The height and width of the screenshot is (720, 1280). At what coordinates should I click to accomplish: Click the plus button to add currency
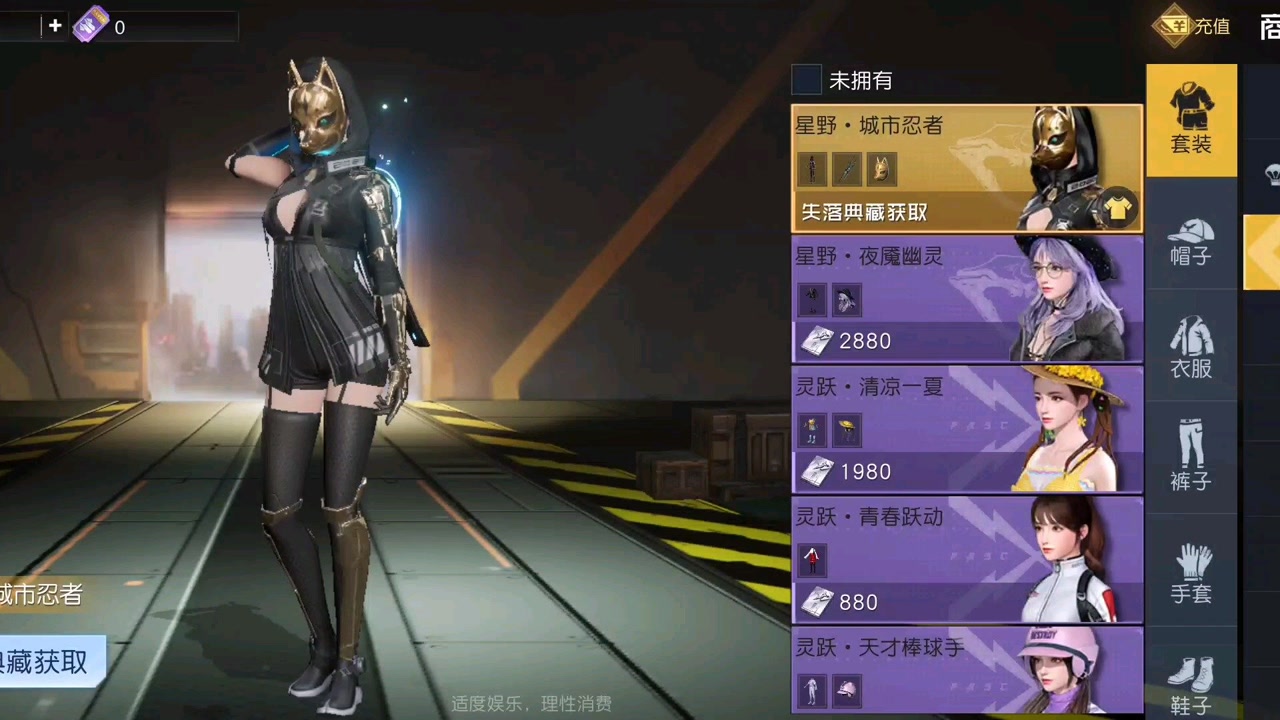pyautogui.click(x=55, y=25)
